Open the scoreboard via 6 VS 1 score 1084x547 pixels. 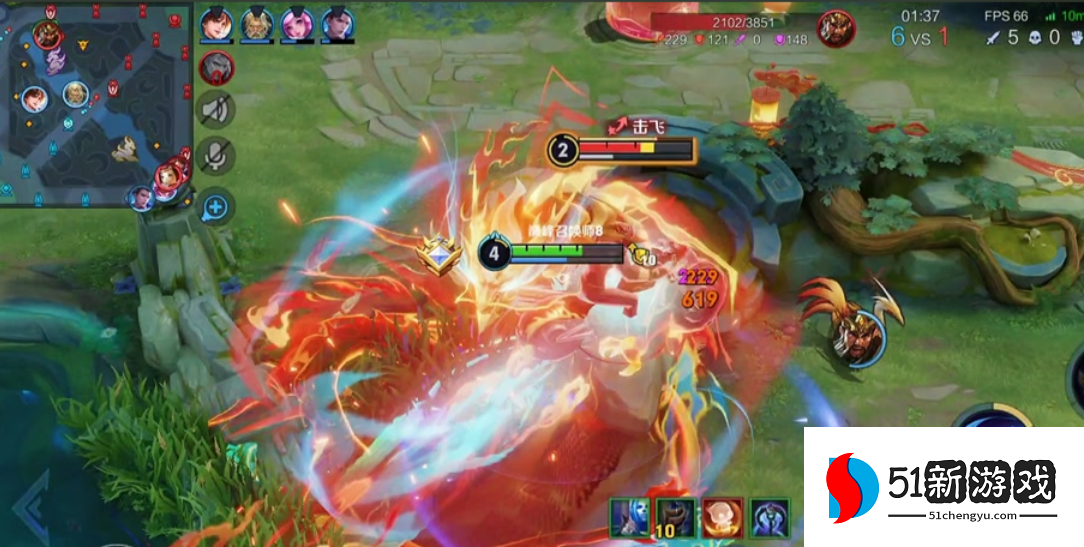pos(920,38)
